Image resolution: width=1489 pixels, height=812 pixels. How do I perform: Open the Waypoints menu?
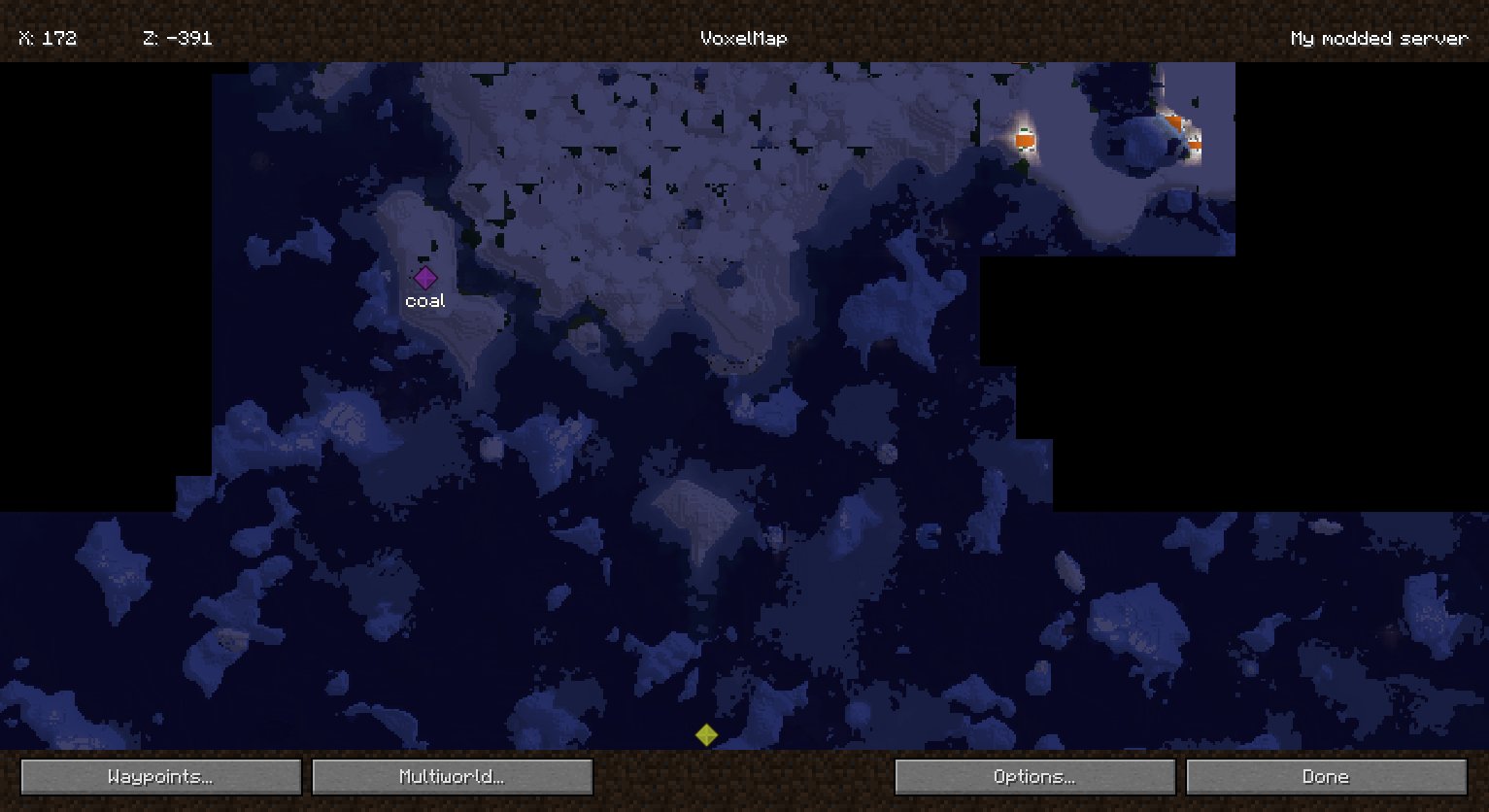(x=160, y=776)
